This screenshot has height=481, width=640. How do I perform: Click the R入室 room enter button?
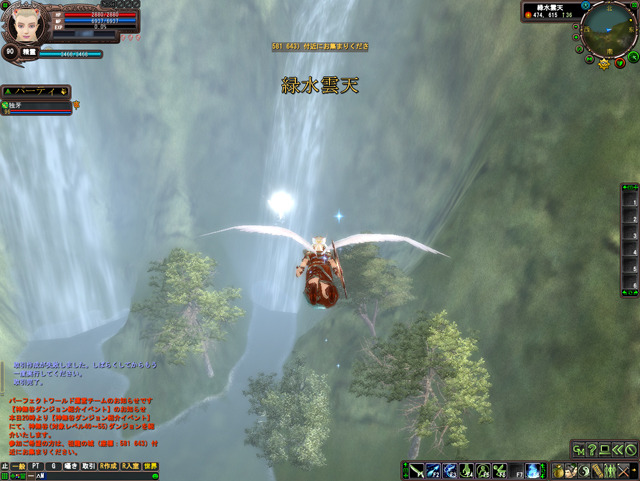click(130, 466)
